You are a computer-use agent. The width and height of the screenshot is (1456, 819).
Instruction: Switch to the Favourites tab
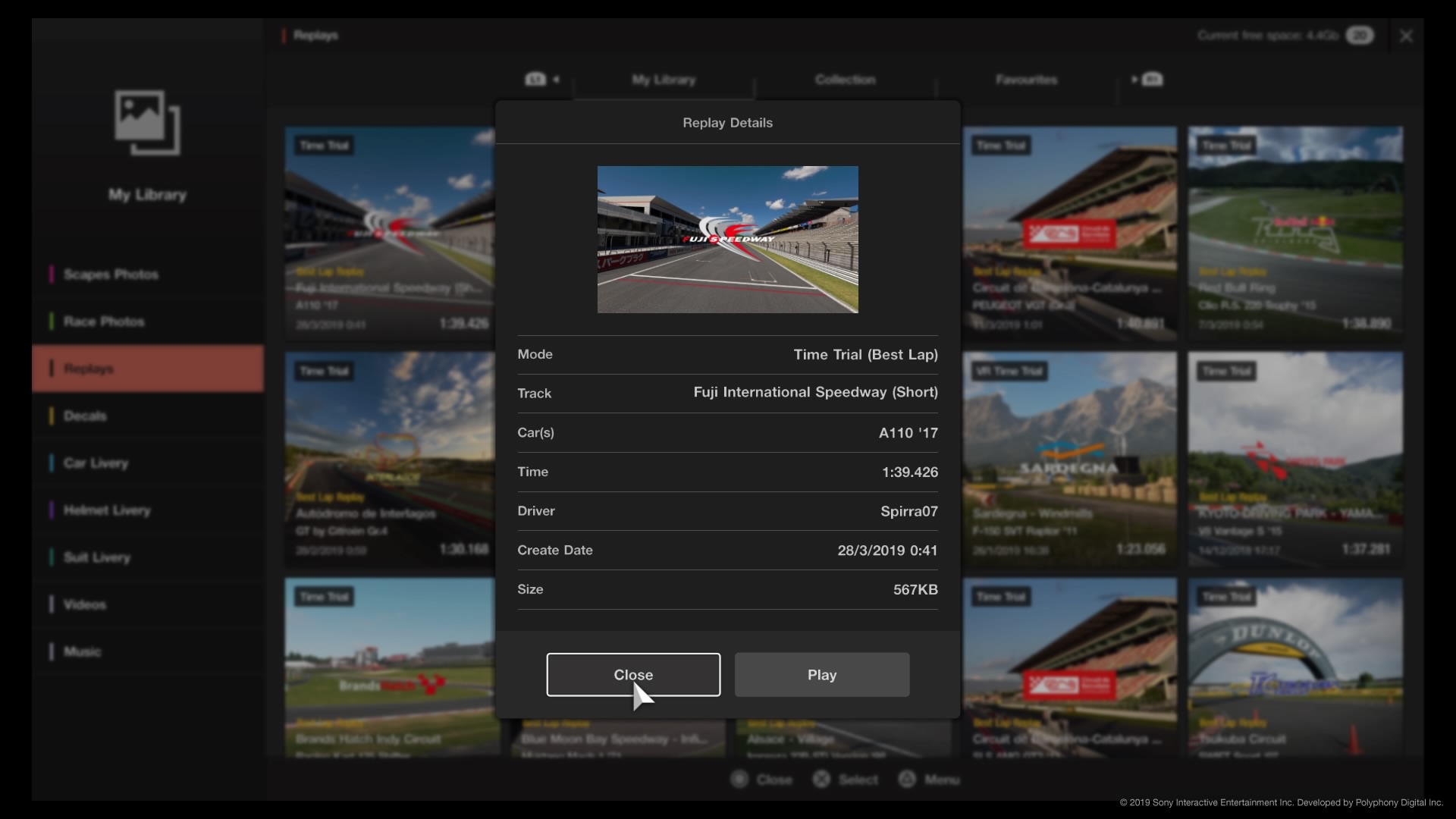pos(1026,79)
